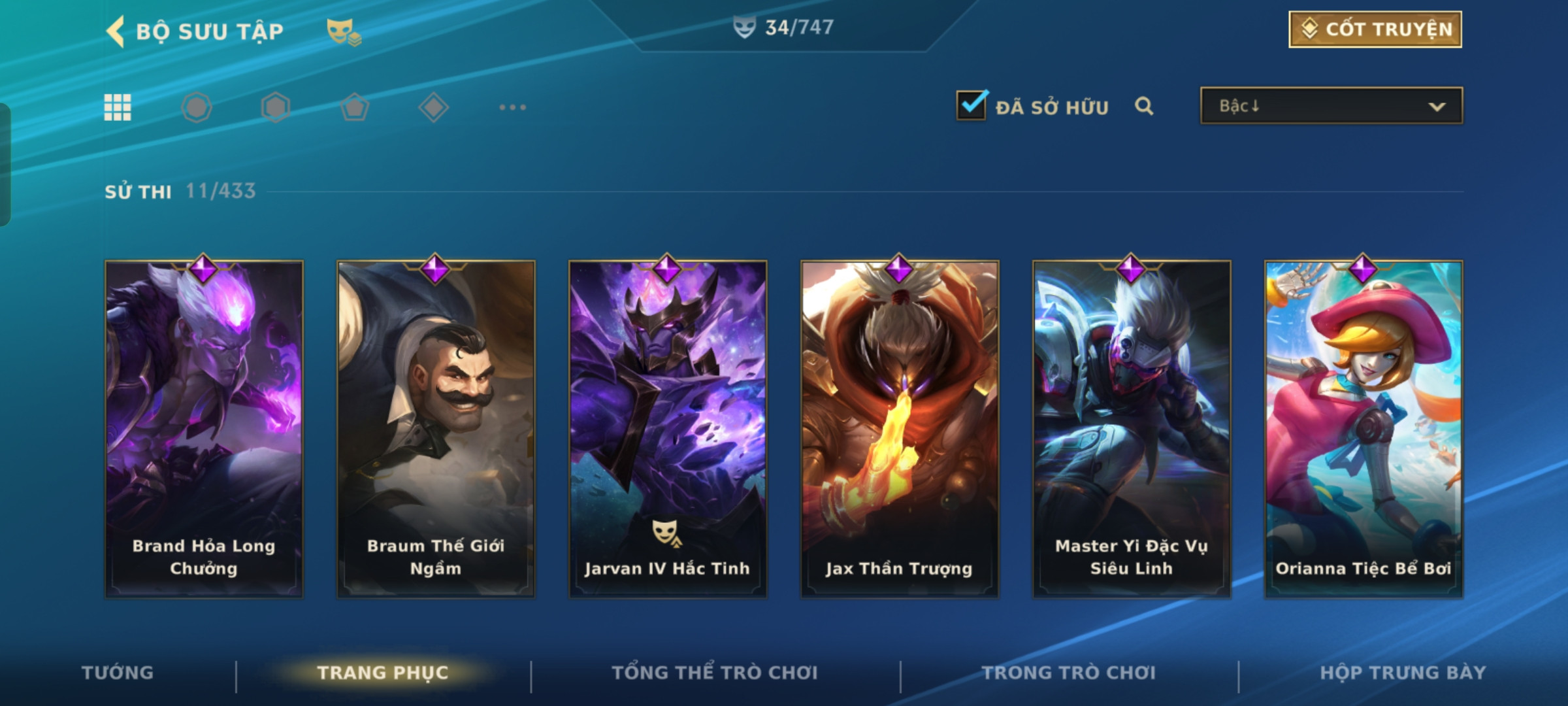Go back from Bộ Sưu Tập
This screenshot has height=706, width=1568.
coord(116,31)
